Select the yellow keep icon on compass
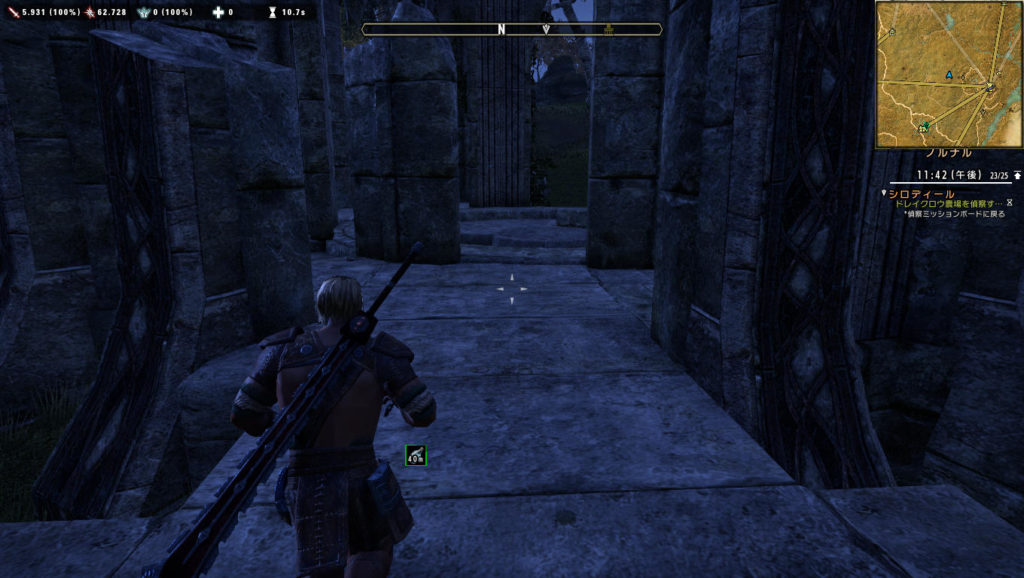 607,30
